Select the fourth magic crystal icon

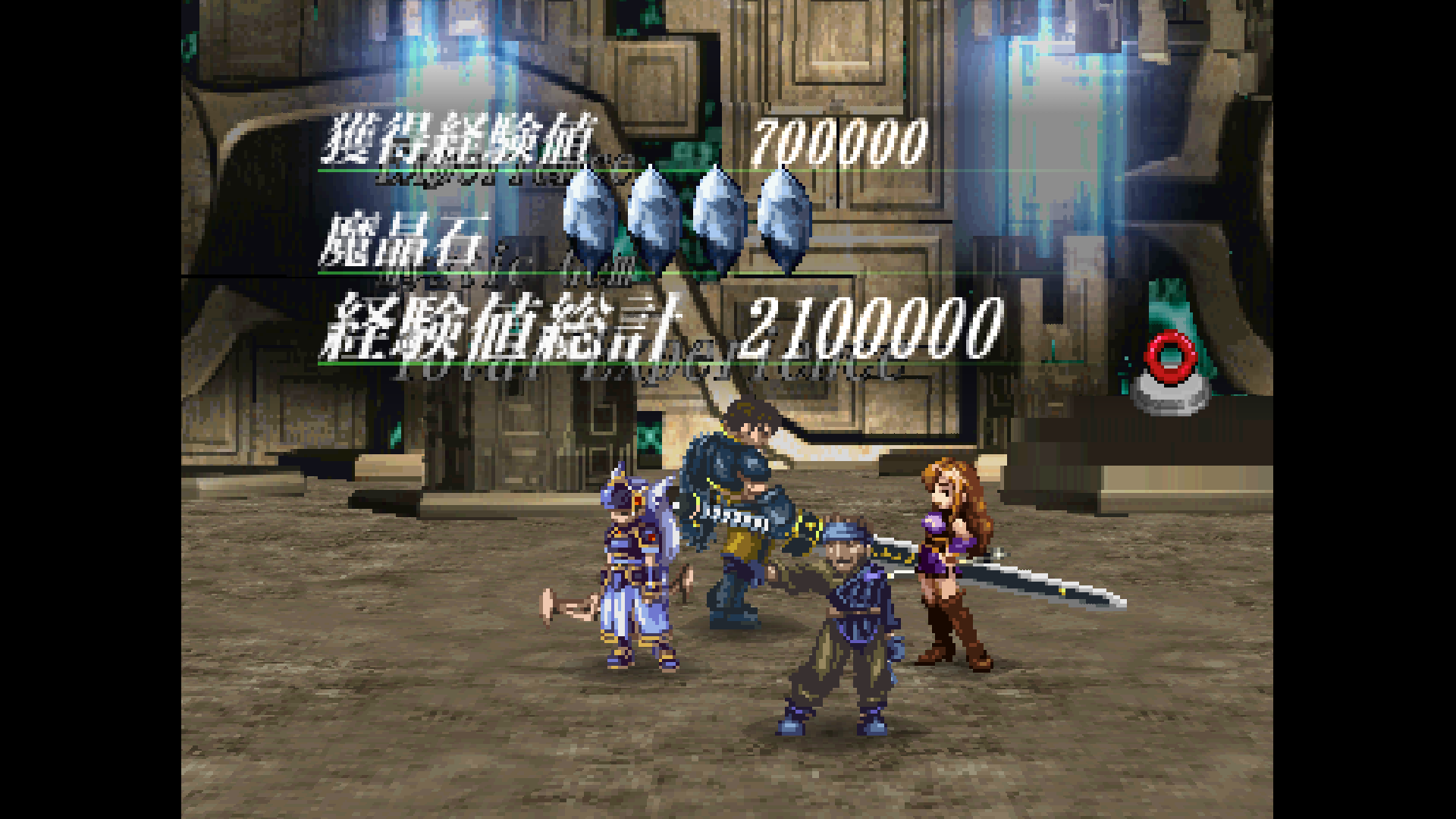pos(783,216)
